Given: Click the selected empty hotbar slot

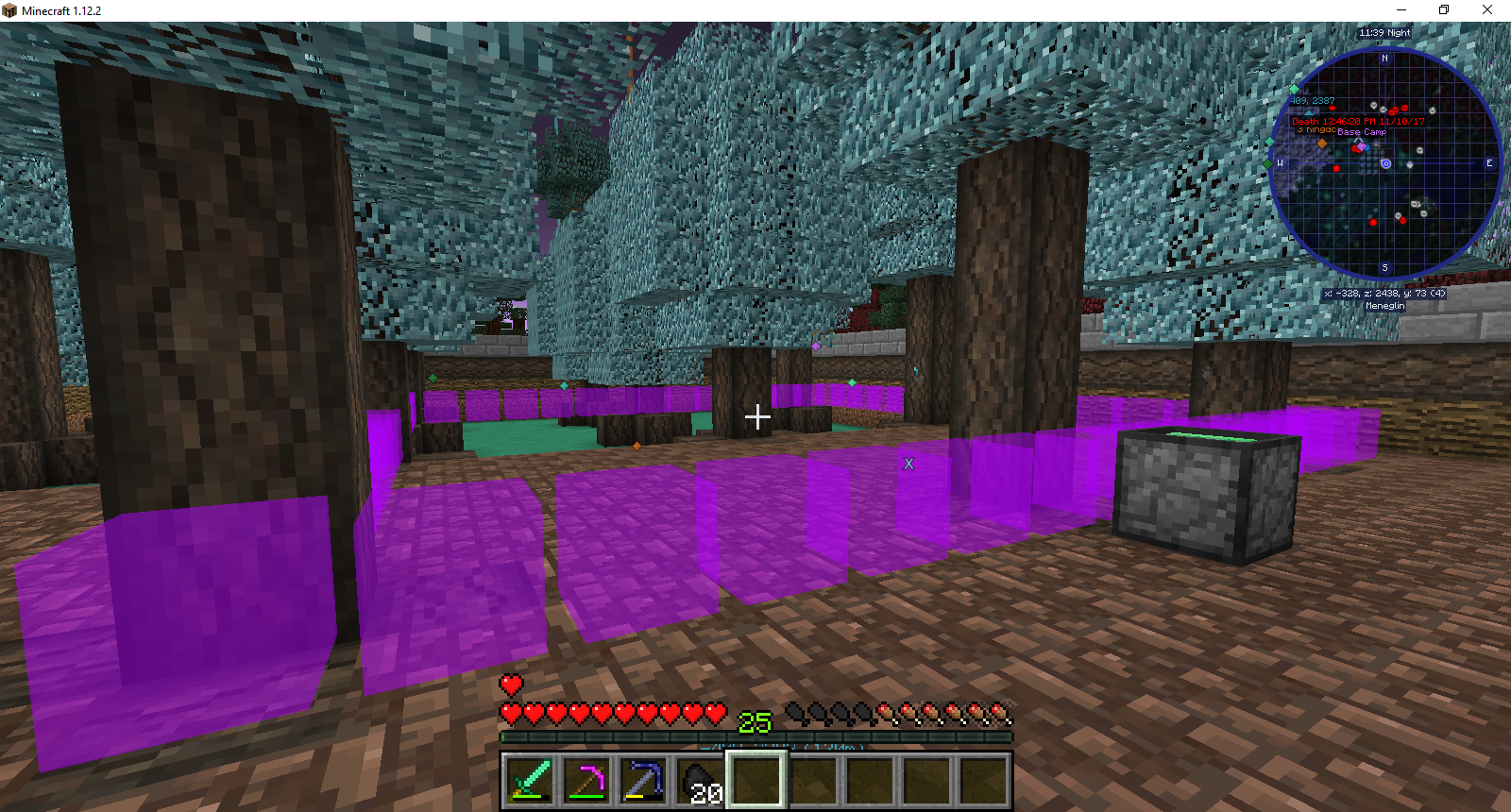Looking at the screenshot, I should [755, 777].
